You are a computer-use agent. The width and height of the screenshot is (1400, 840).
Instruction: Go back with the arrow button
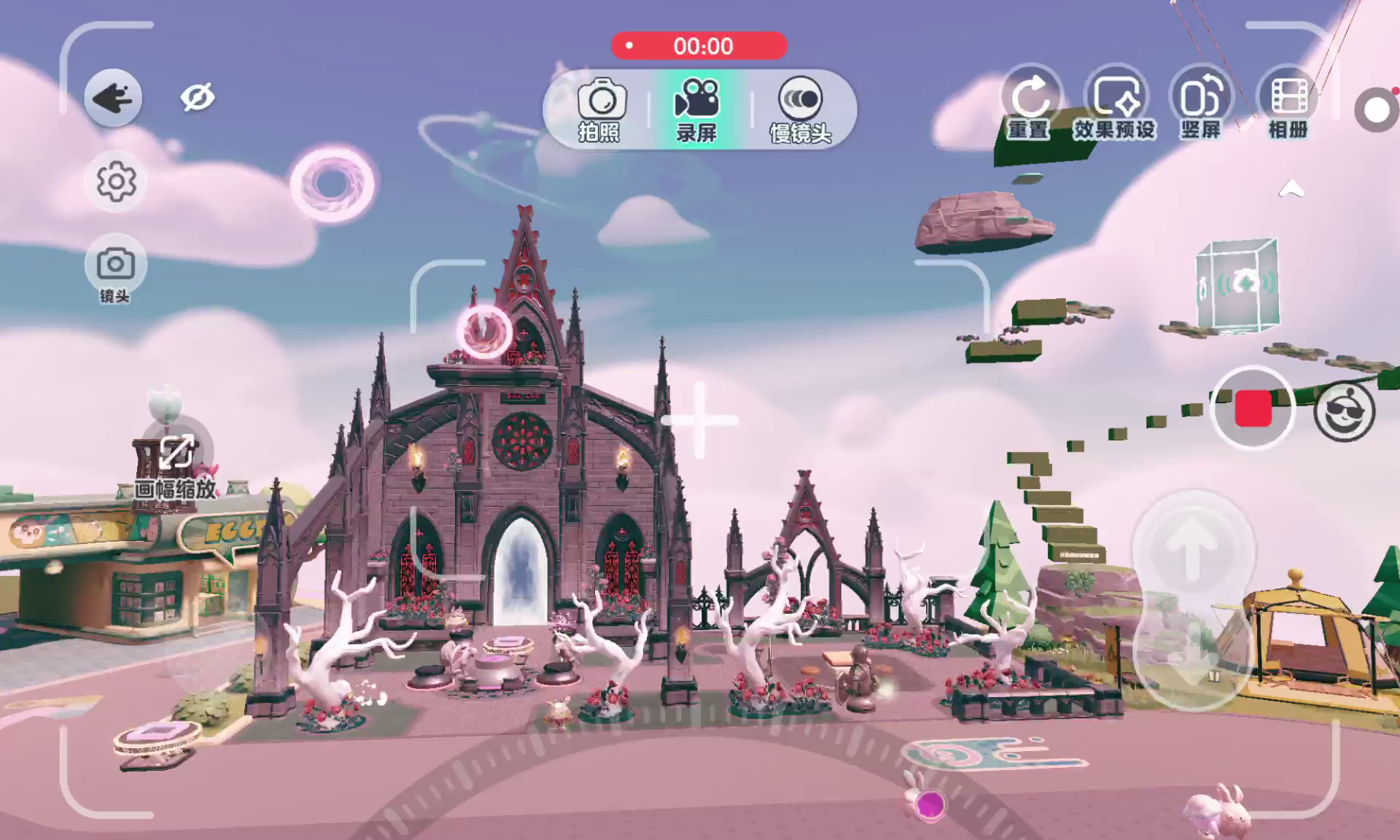pyautogui.click(x=113, y=98)
